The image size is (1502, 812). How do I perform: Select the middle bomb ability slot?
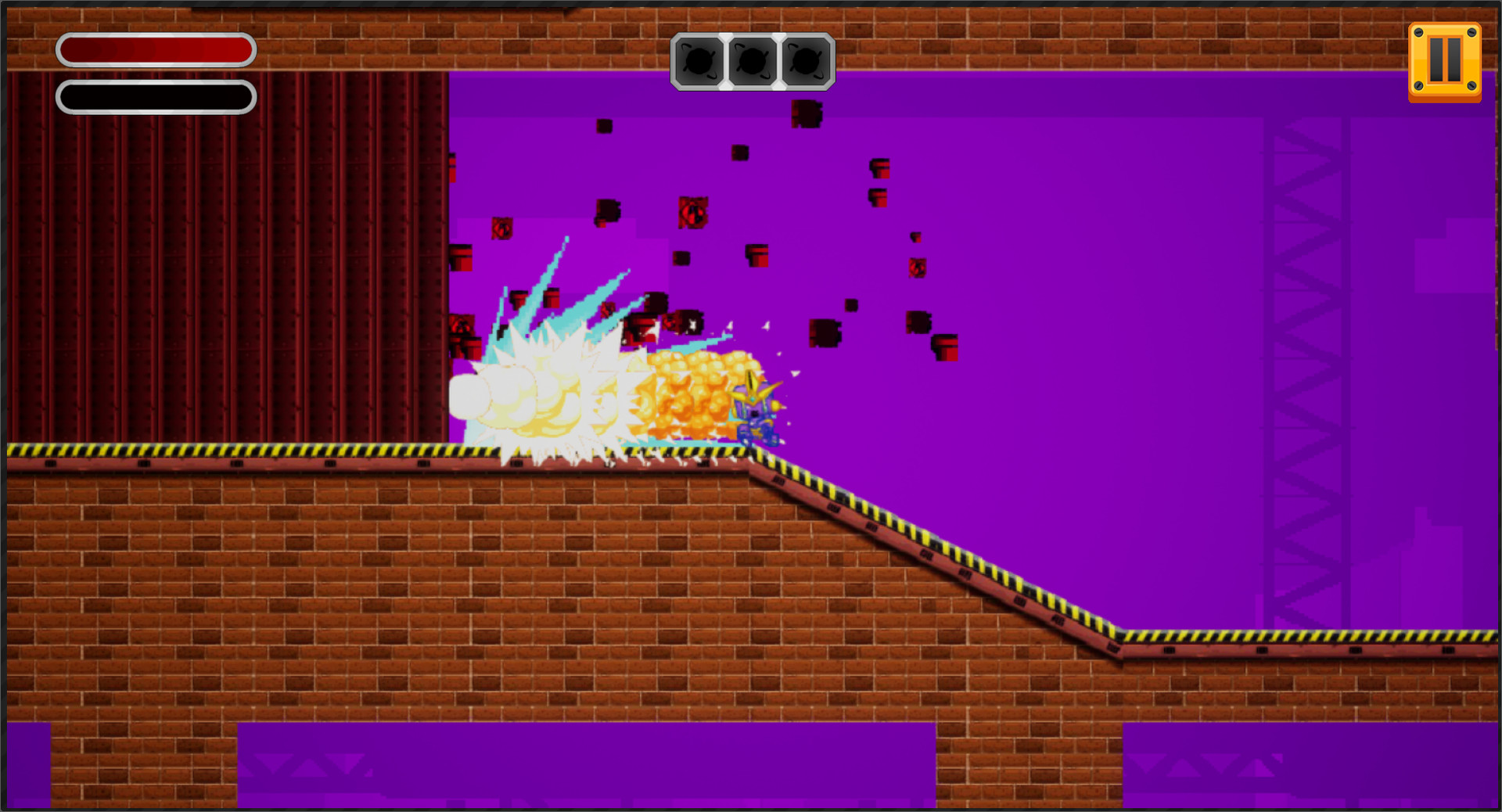[752, 63]
